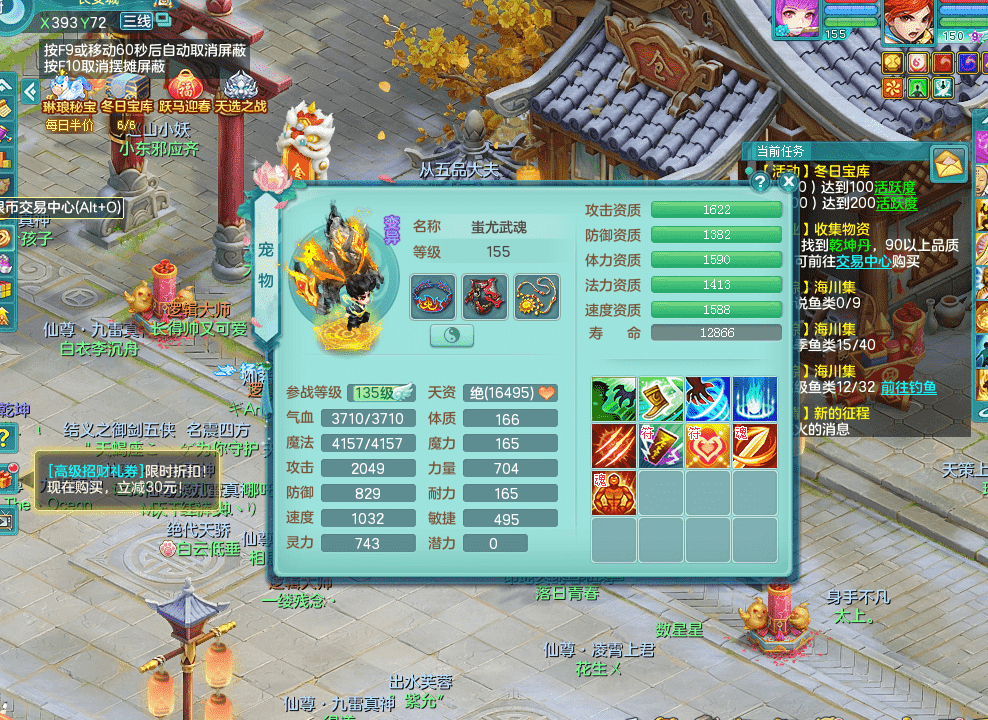Image resolution: width=988 pixels, height=720 pixels.
Task: Inspect the blue flame pet skill
Action: pyautogui.click(x=754, y=399)
